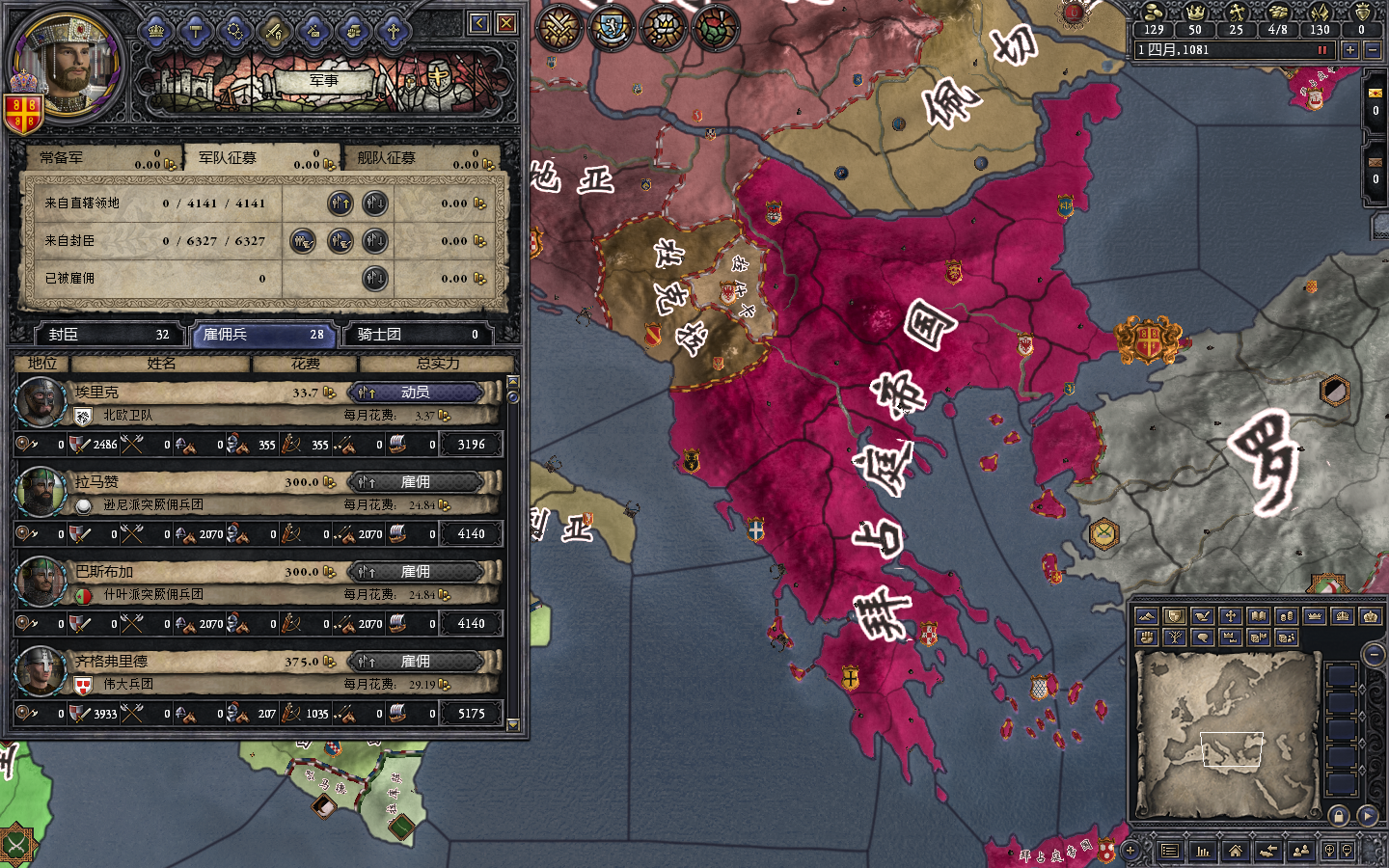Viewport: 1389px width, 868px height.
Task: Switch to the 封臣 vassals tab
Action: pyautogui.click(x=106, y=335)
